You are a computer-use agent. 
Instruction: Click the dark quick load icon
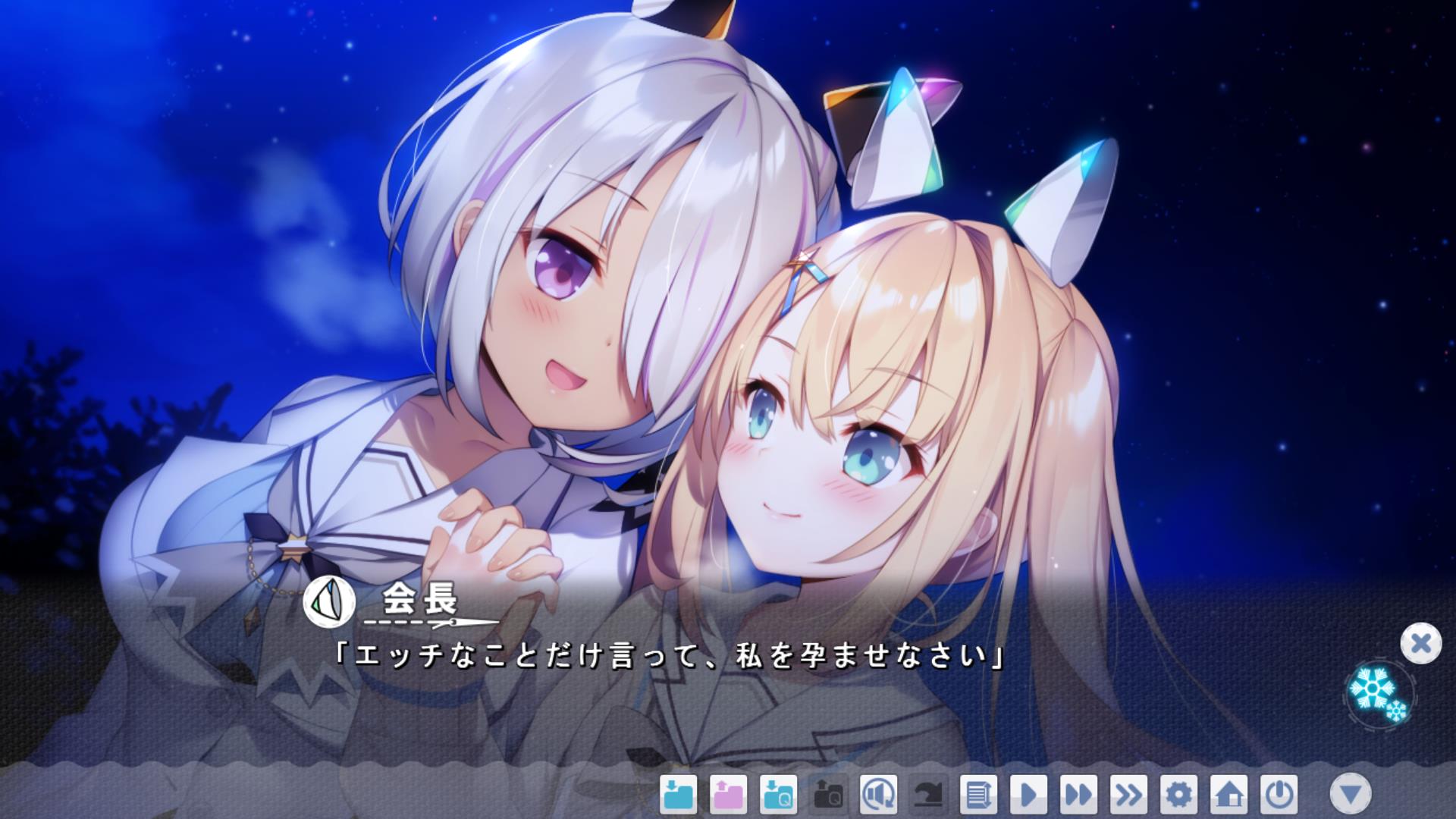pyautogui.click(x=828, y=795)
